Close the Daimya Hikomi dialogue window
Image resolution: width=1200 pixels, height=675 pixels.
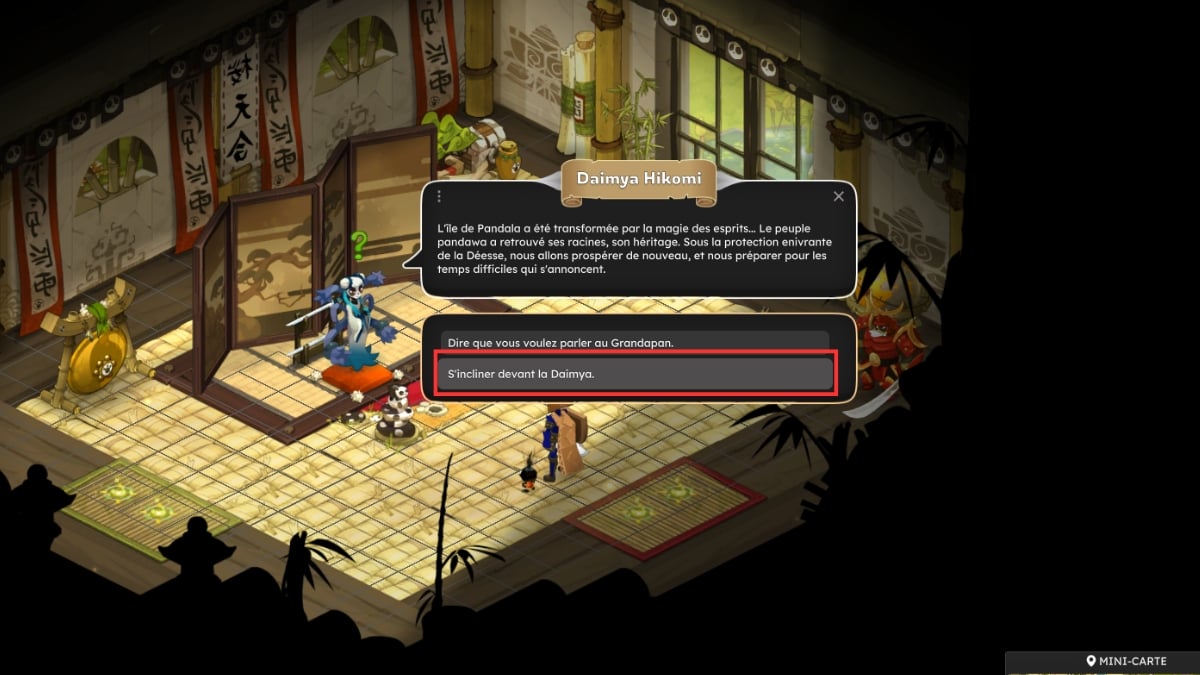point(839,197)
